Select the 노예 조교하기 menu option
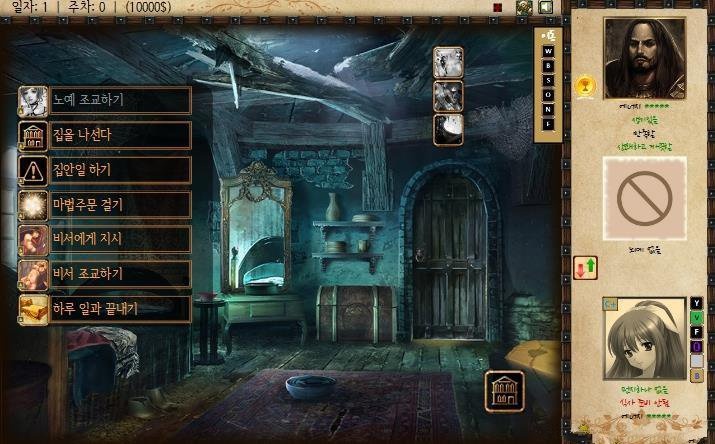715x444 pixels. click(x=105, y=100)
